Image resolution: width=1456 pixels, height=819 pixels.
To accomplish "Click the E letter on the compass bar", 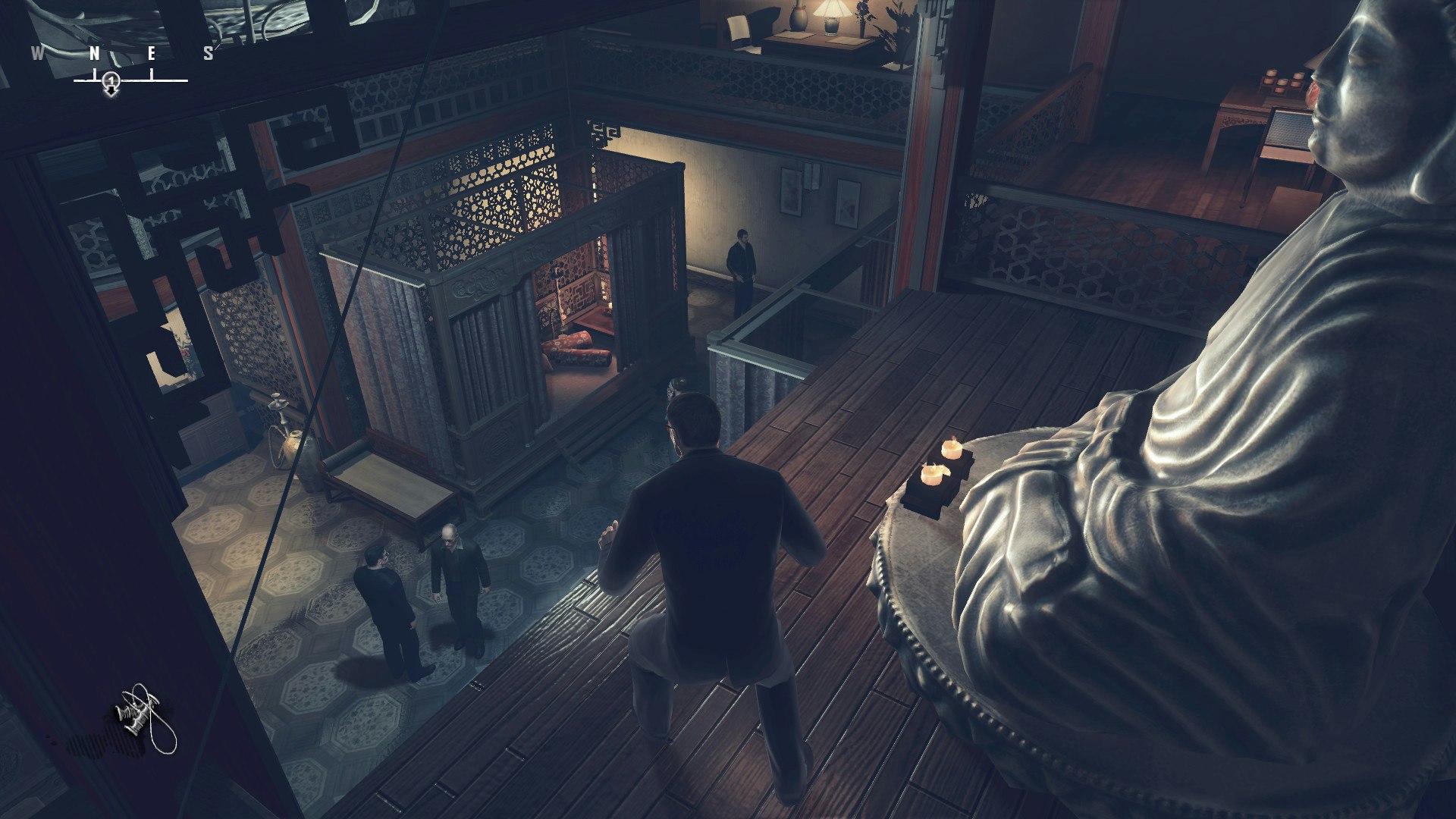I will (x=152, y=53).
